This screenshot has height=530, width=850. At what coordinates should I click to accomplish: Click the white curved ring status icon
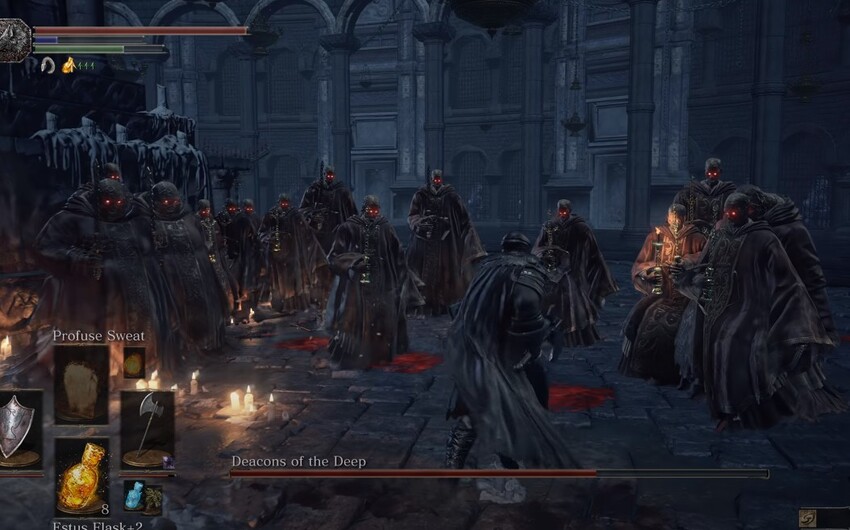point(47,65)
